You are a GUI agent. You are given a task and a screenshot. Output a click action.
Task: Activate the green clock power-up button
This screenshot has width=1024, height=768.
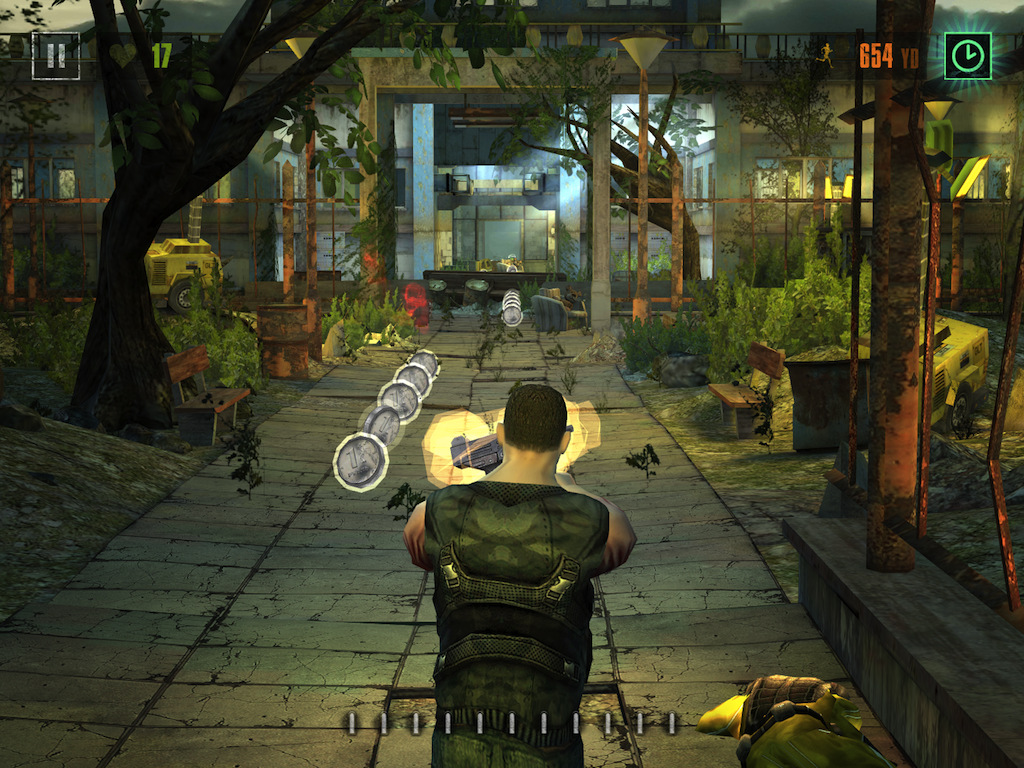click(x=967, y=56)
